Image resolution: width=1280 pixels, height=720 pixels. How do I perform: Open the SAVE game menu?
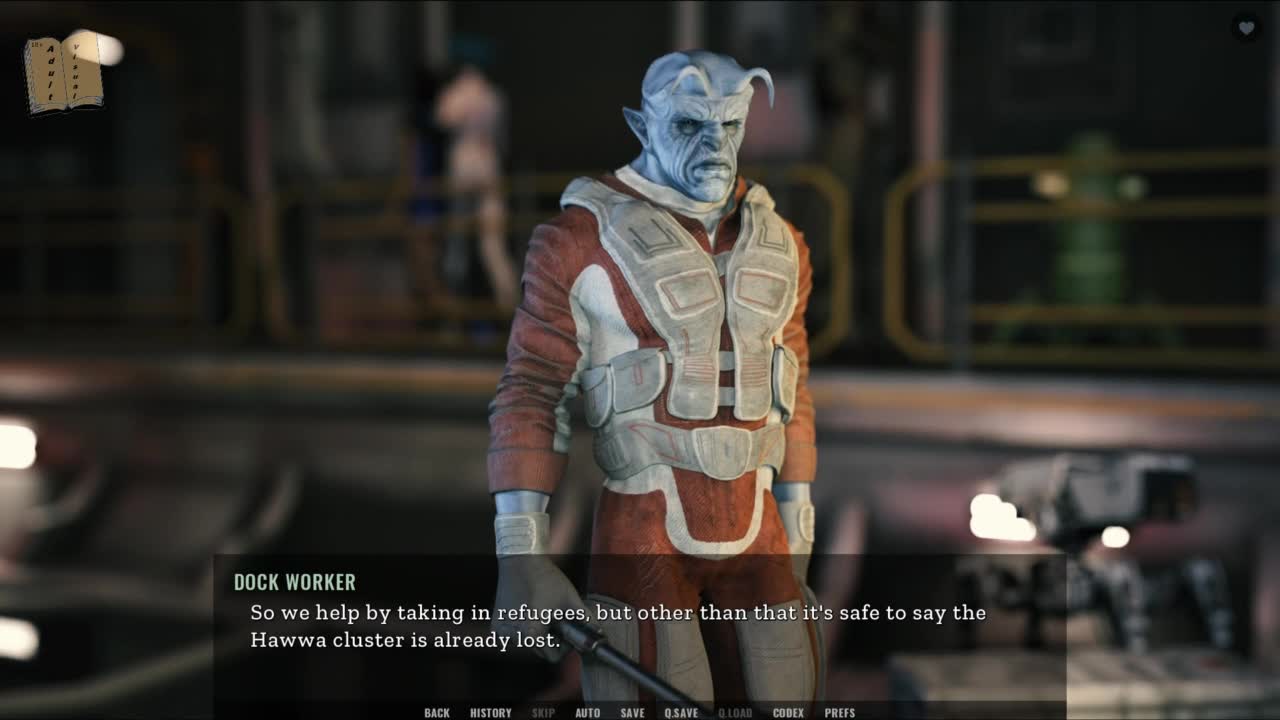coord(632,712)
